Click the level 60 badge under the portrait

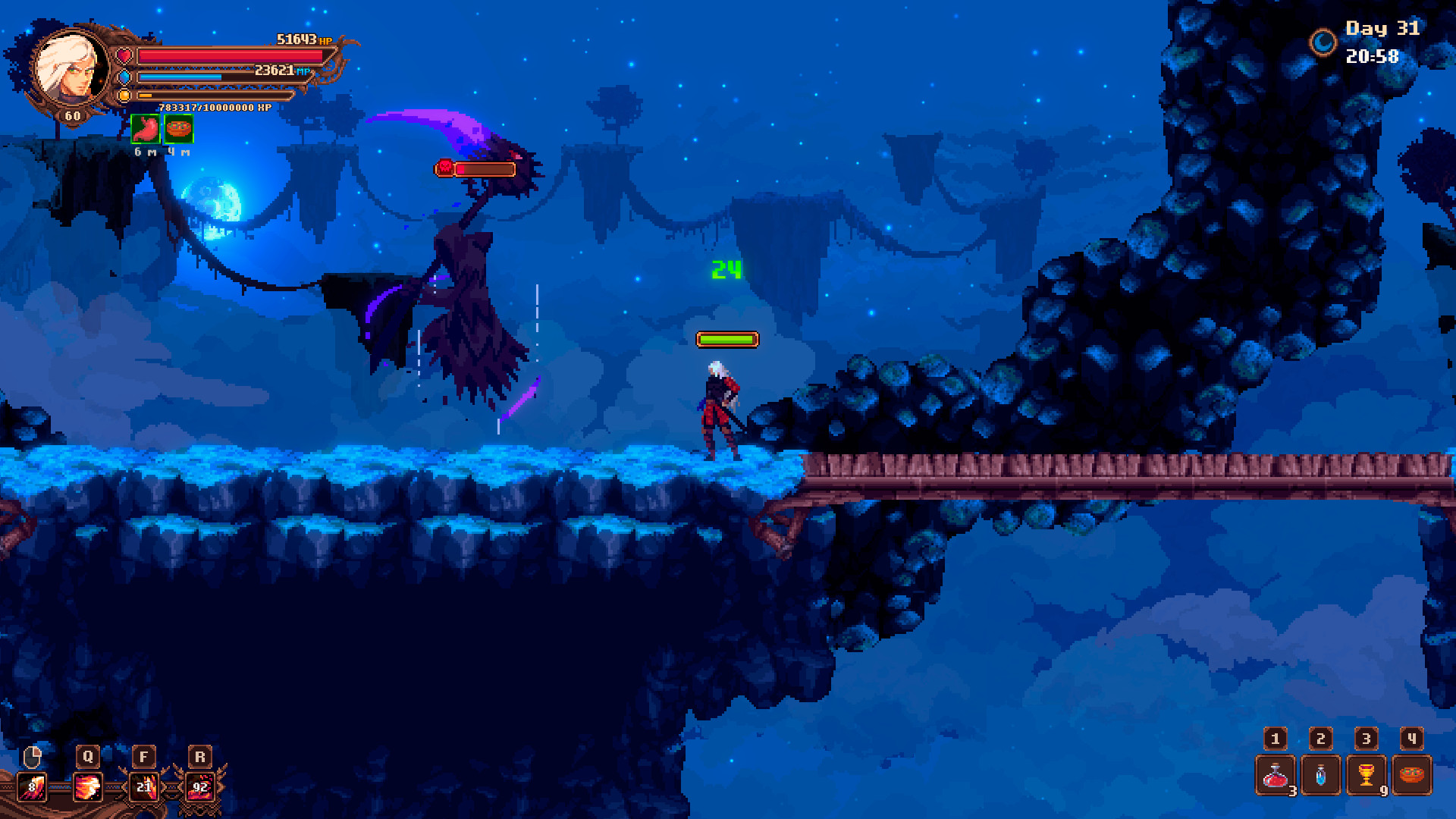pyautogui.click(x=72, y=115)
